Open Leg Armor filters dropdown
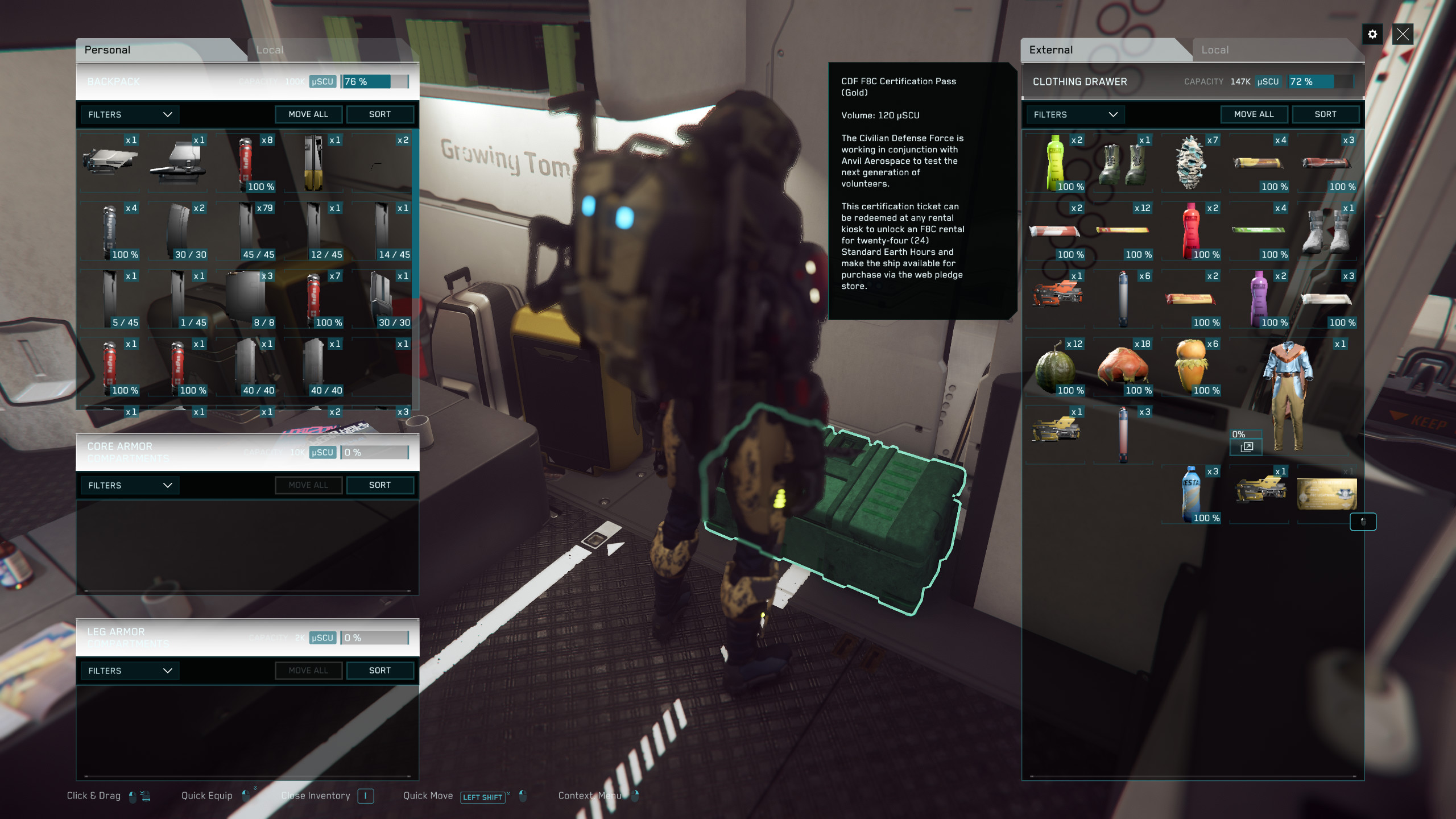 (130, 671)
